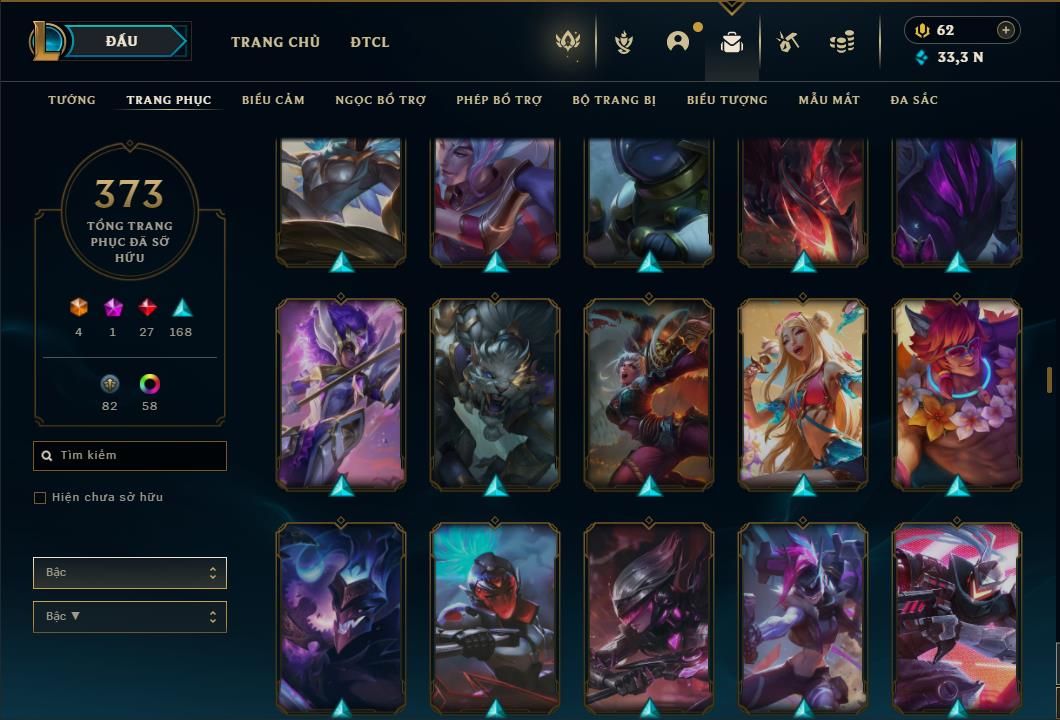The height and width of the screenshot is (720, 1060).
Task: View the MẪU MẮT tab
Action: click(x=829, y=100)
